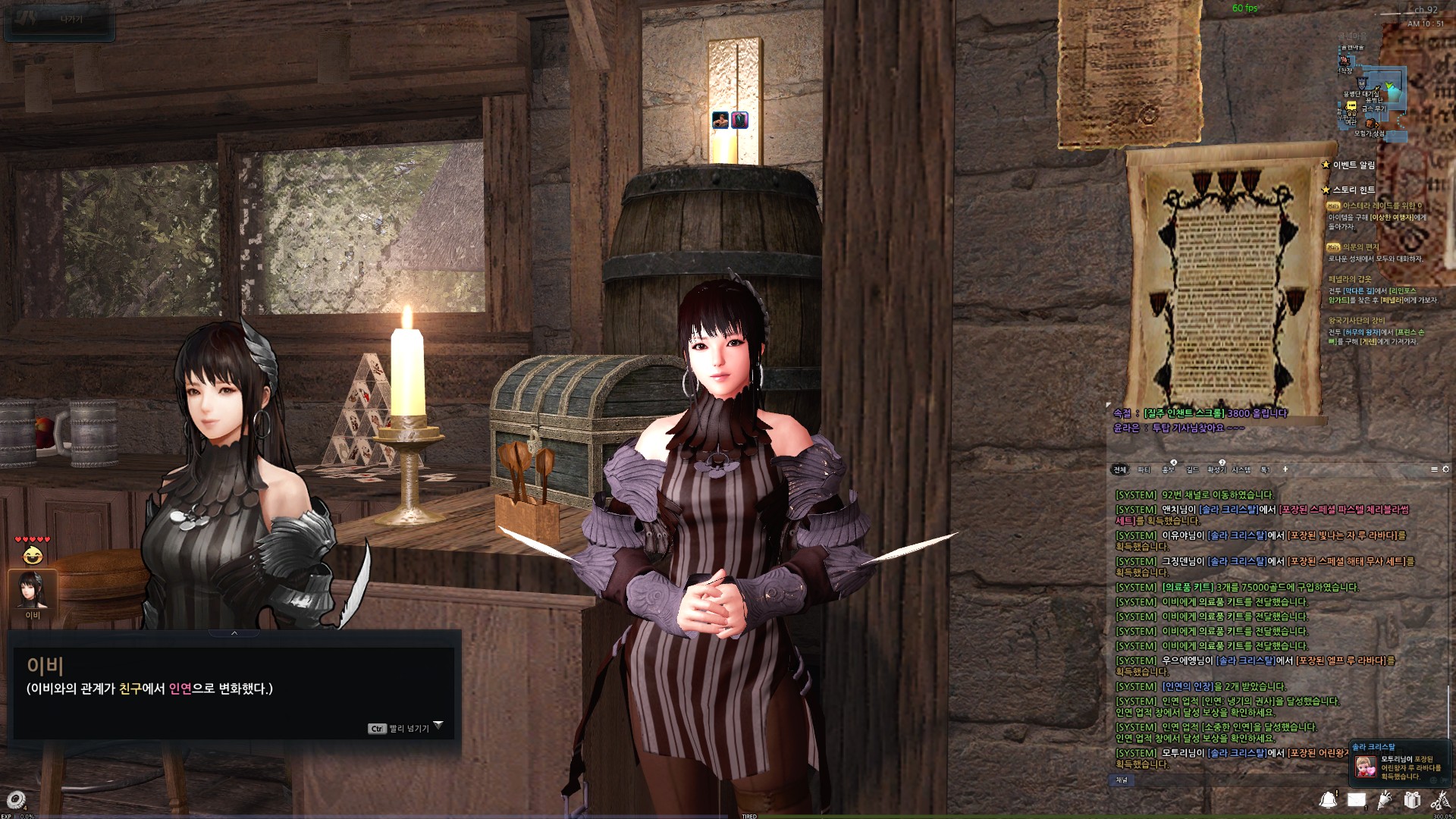Switch to the 확성기 chat tab
Screen dimensions: 1456x819
click(x=1216, y=470)
